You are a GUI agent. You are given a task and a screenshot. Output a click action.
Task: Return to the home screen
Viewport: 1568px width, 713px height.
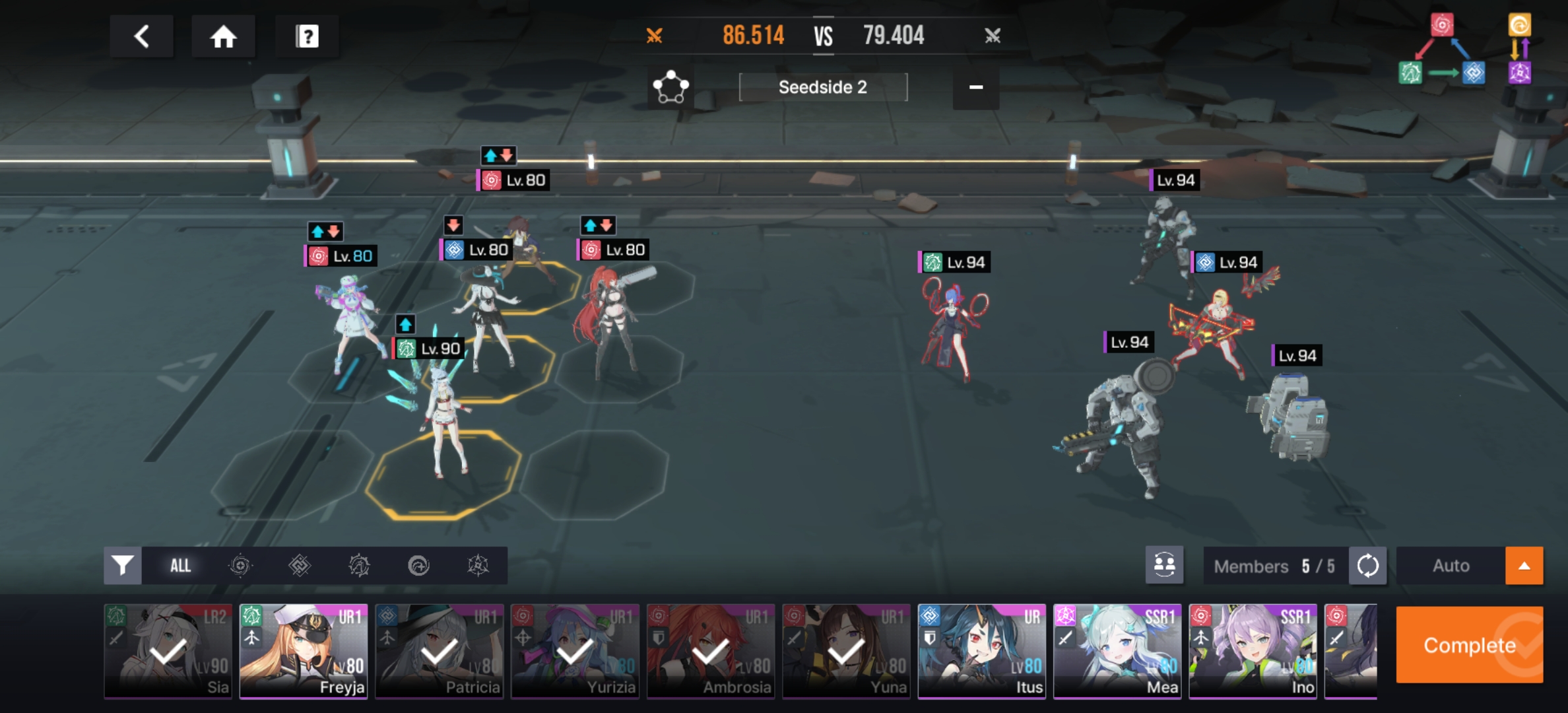coord(223,36)
